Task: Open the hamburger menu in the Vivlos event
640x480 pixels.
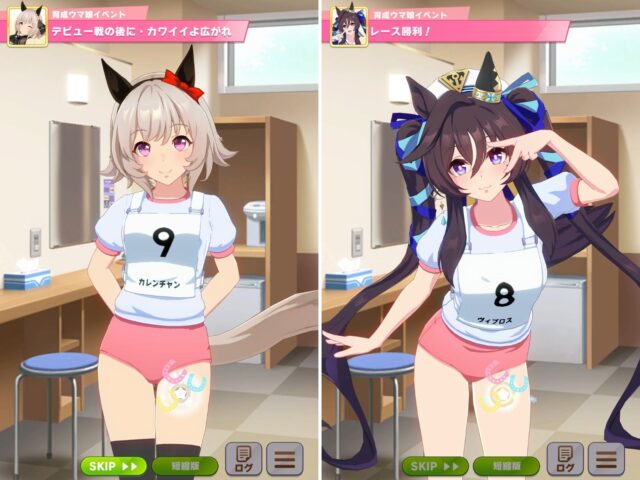Action: coord(606,460)
